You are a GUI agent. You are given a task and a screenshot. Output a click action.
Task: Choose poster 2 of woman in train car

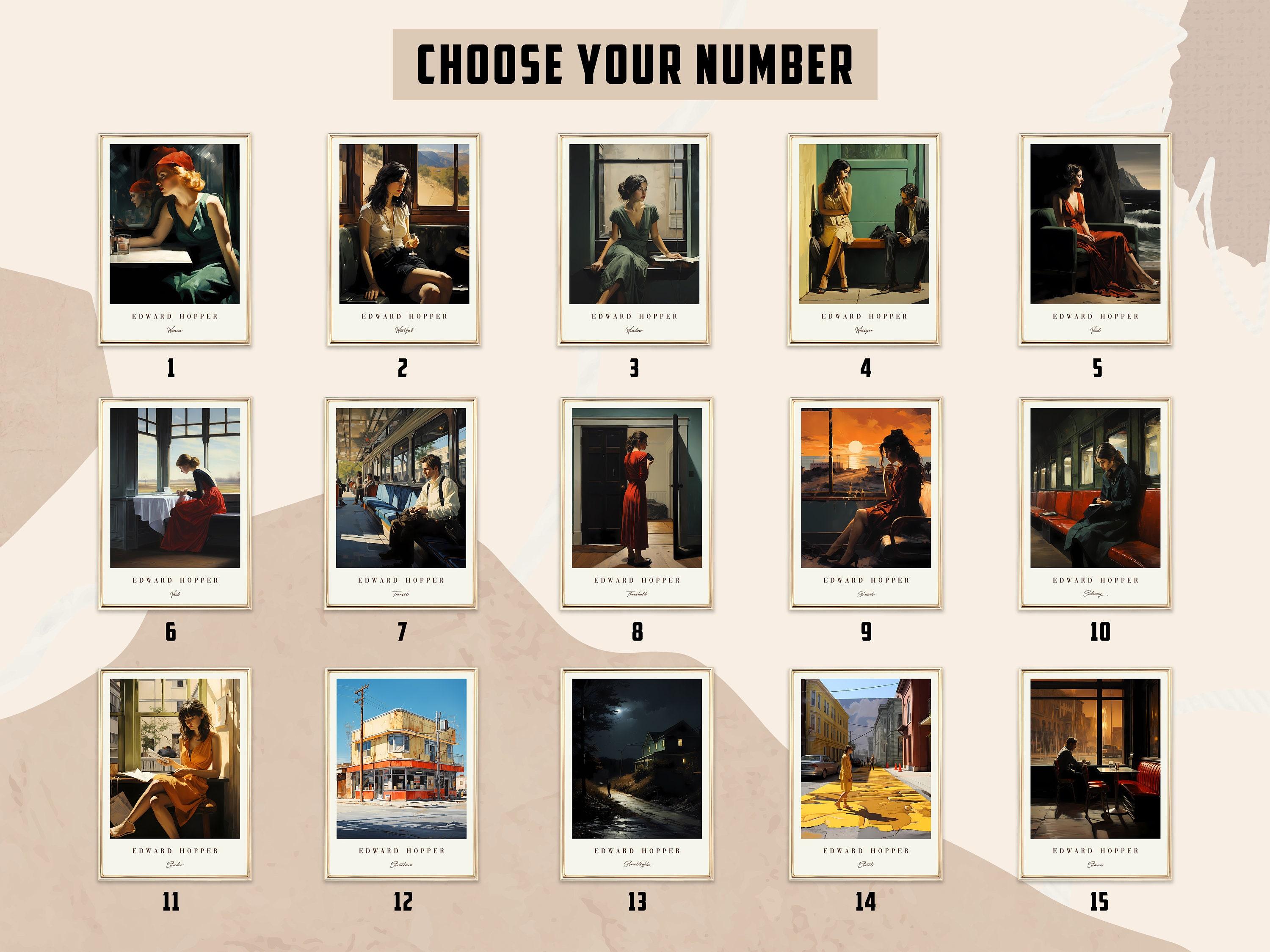tap(403, 224)
